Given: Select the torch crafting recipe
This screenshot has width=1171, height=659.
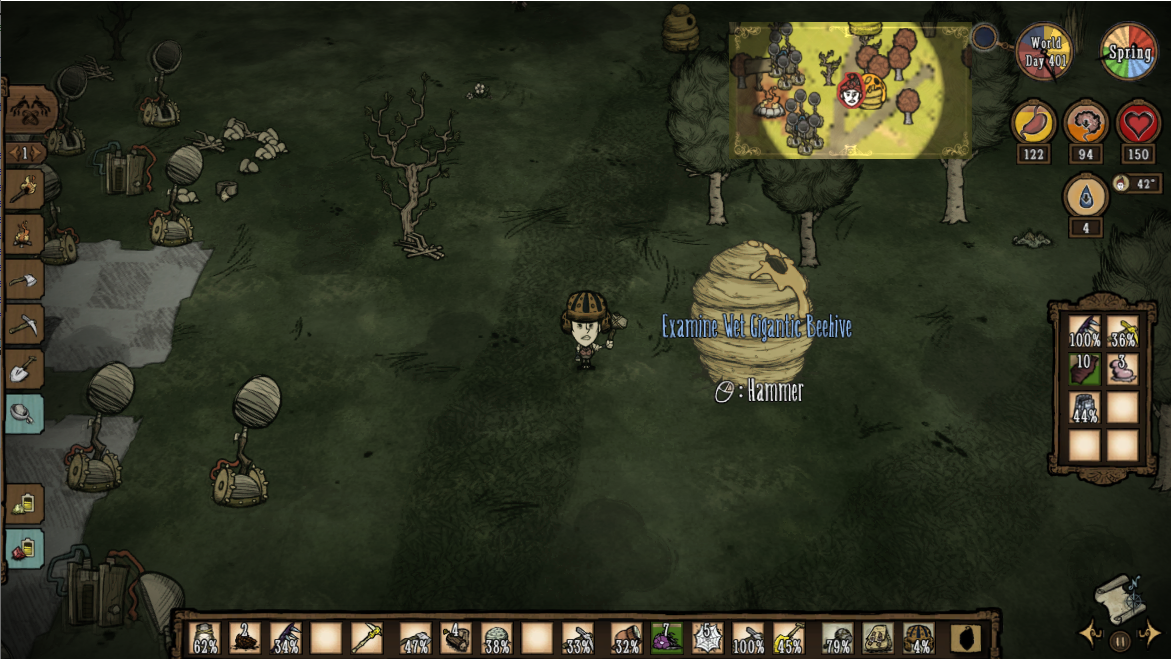Looking at the screenshot, I should click(24, 190).
